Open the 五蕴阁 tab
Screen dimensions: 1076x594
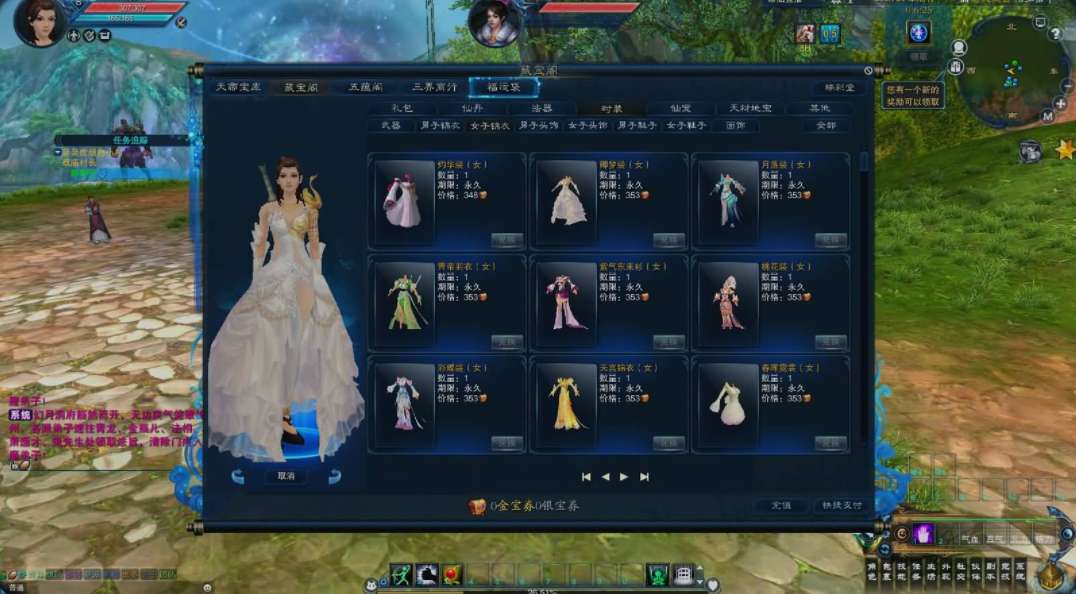point(365,88)
